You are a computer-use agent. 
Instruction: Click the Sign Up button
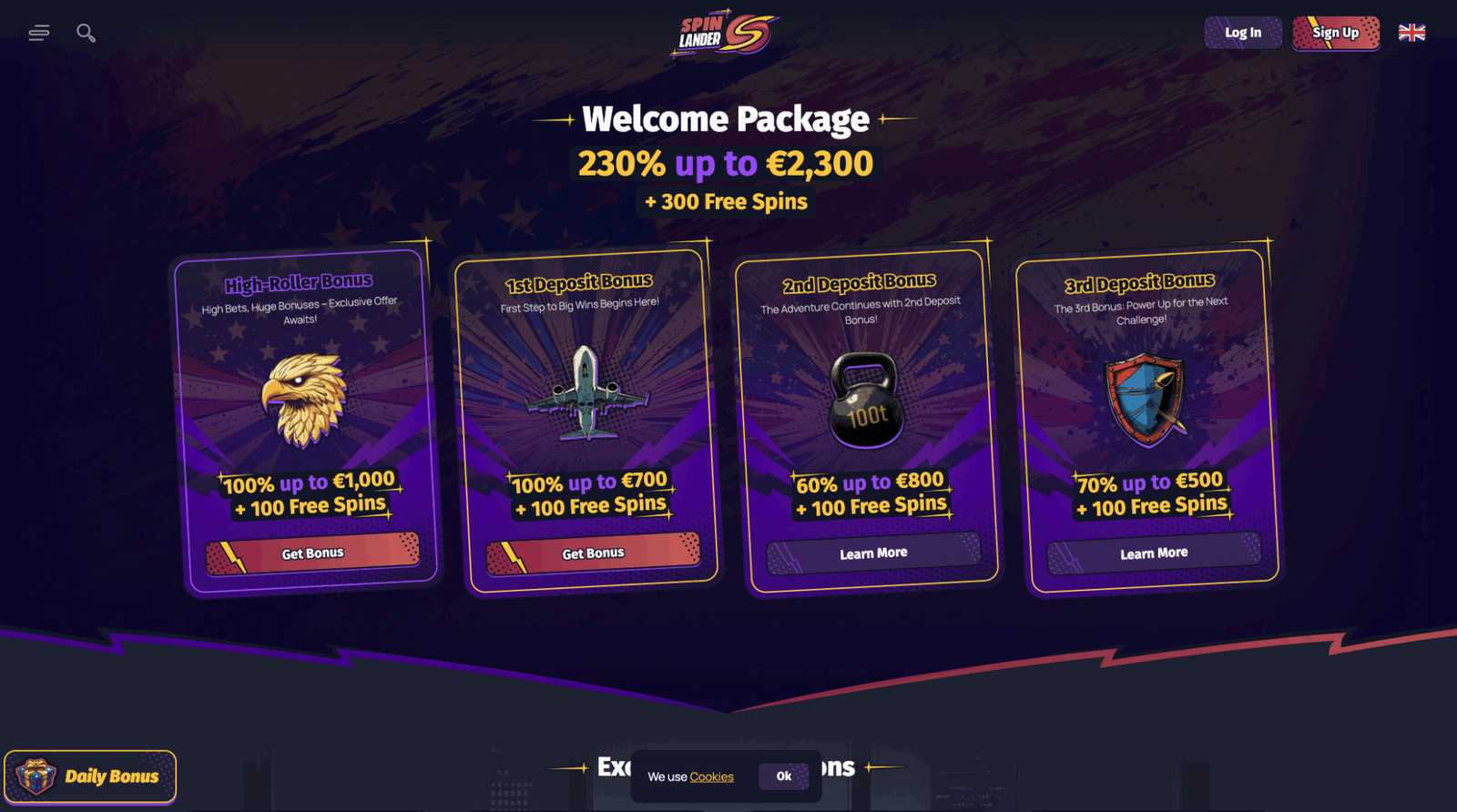tap(1335, 33)
